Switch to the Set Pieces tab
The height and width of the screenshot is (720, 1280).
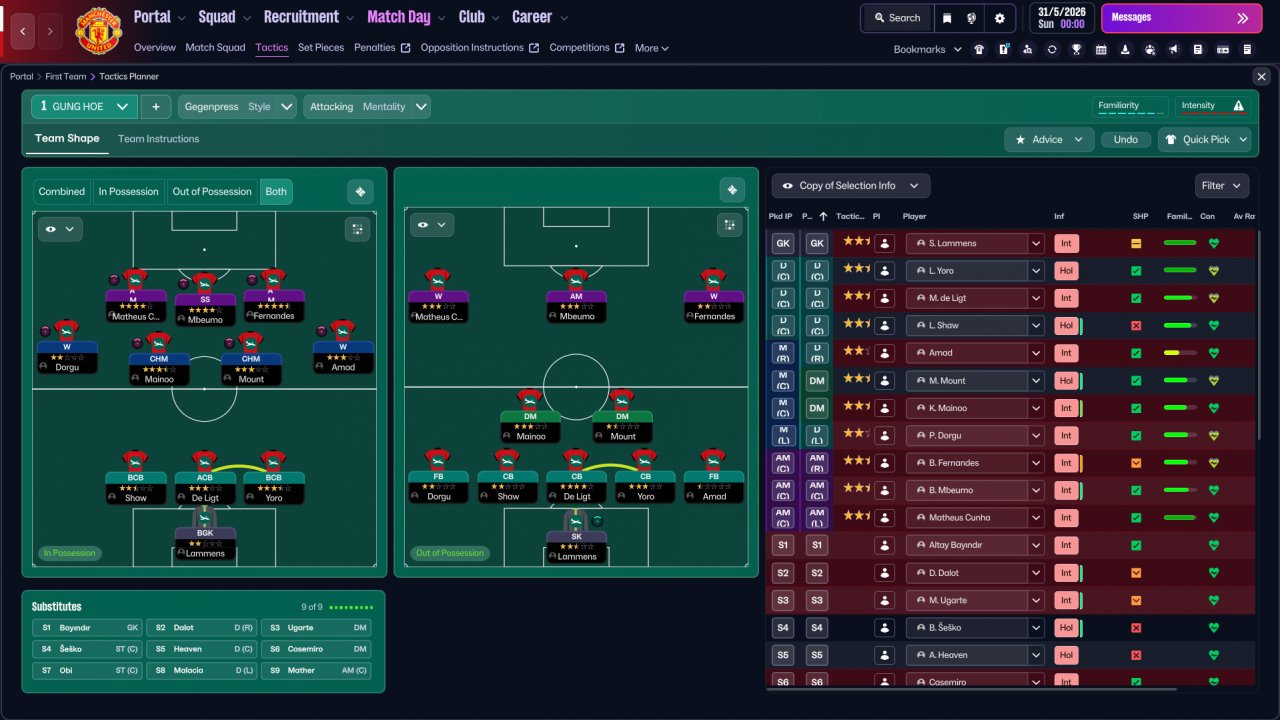pos(321,48)
